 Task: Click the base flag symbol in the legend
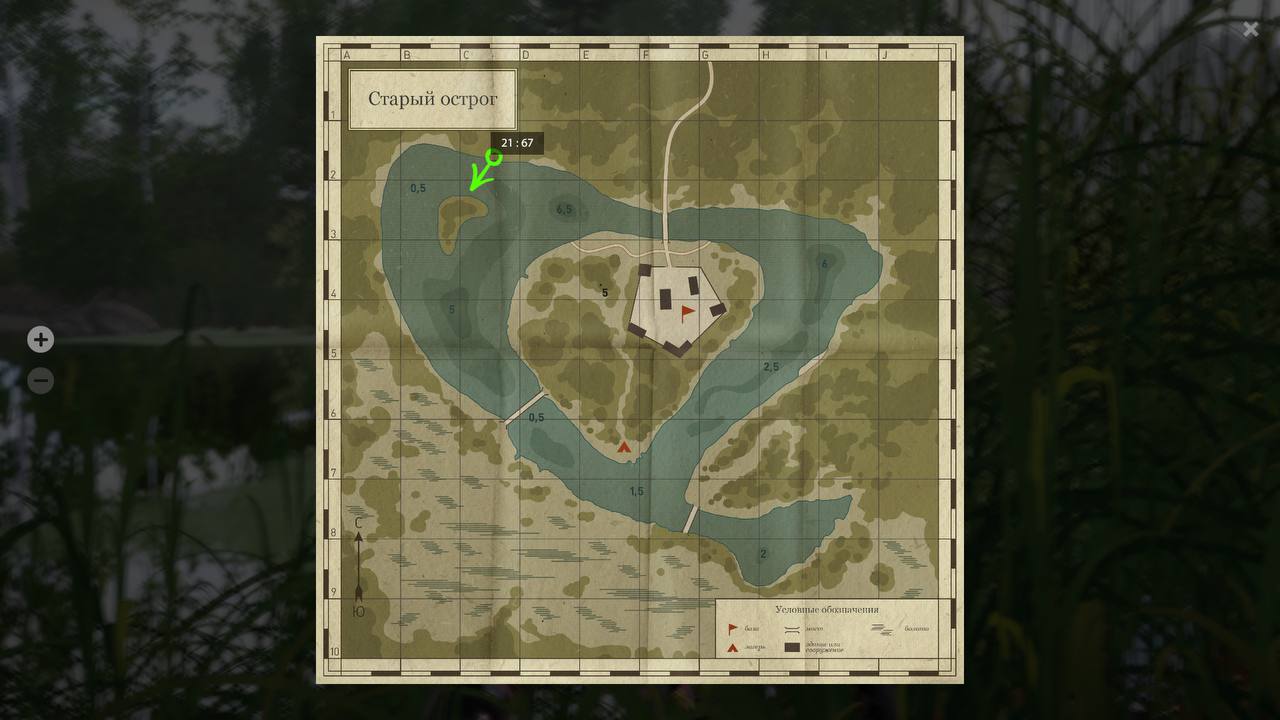coord(733,628)
